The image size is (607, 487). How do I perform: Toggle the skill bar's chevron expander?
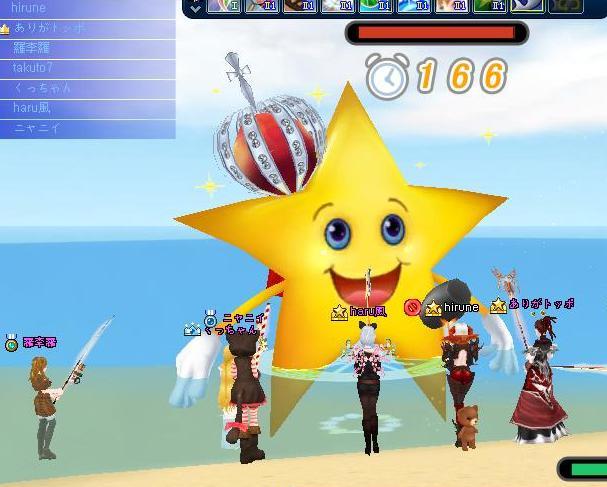point(195,6)
